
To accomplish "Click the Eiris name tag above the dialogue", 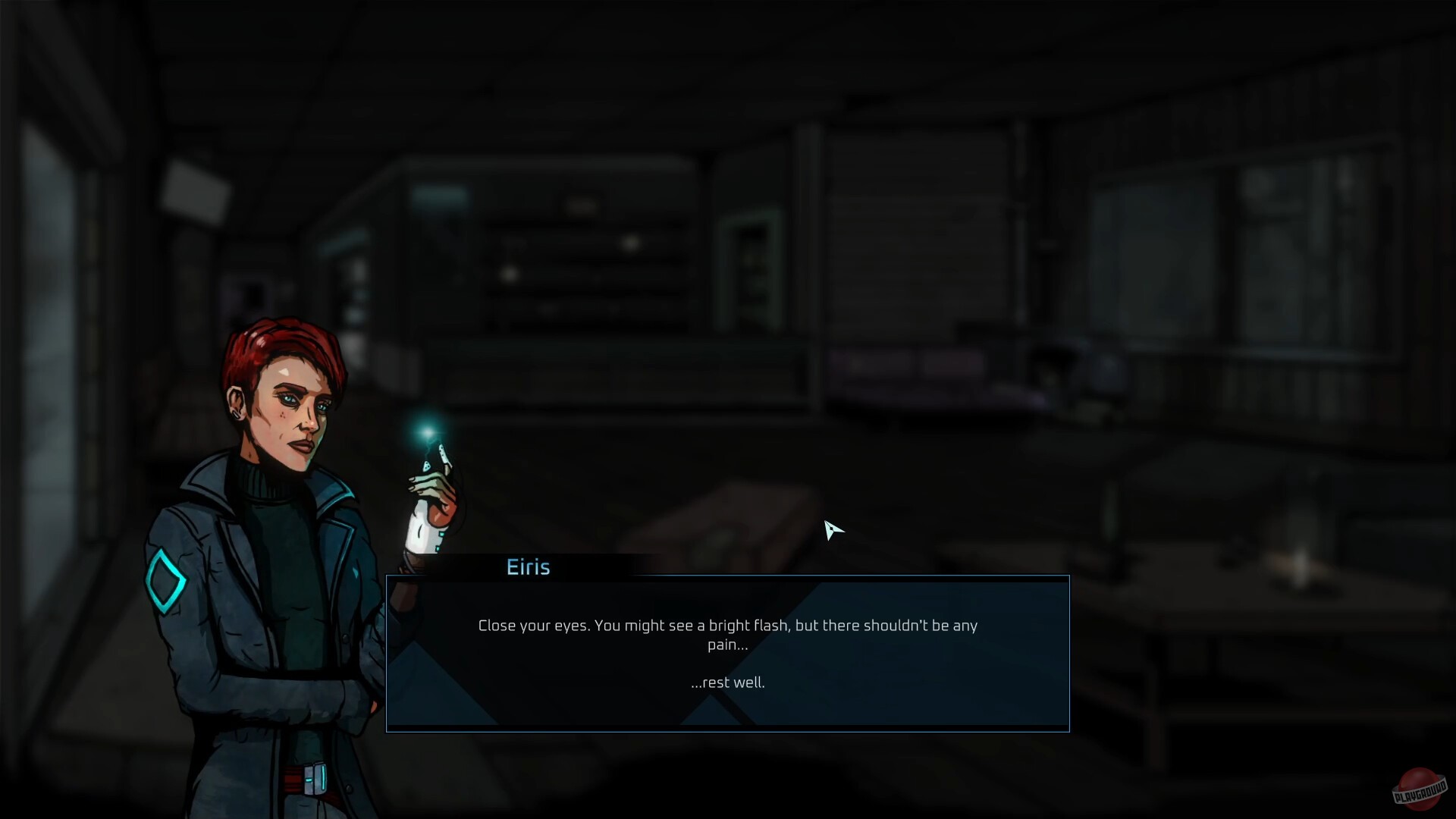I will pyautogui.click(x=529, y=566).
